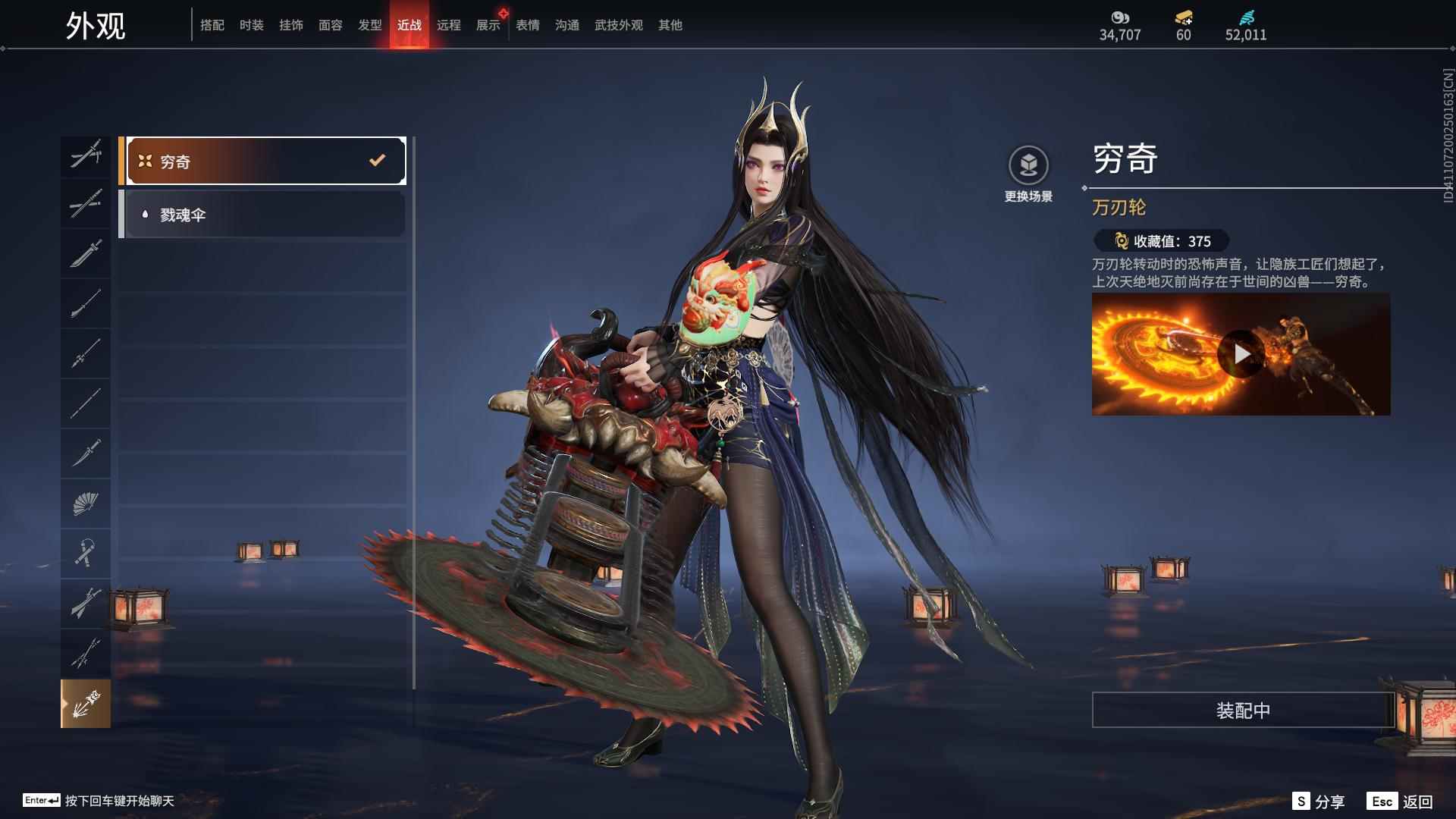Viewport: 1456px width, 819px height.
Task: Go to the 面容 face tab
Action: click(331, 25)
